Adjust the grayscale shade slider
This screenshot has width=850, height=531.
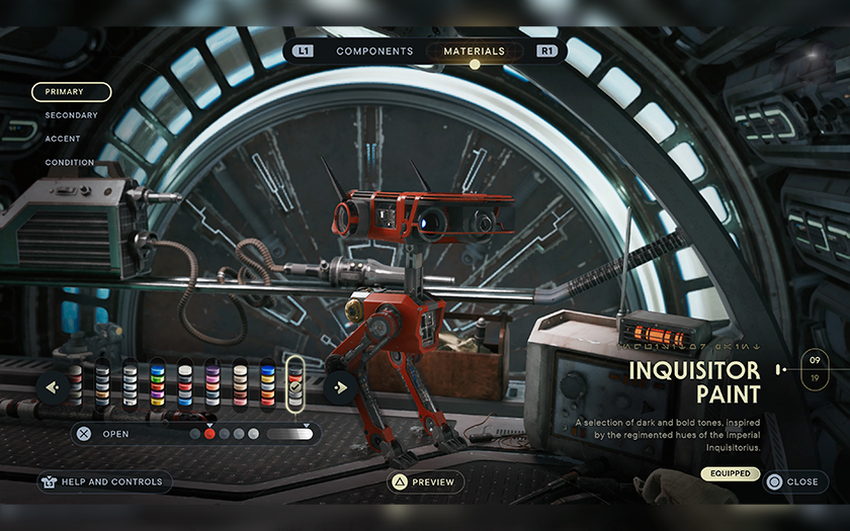click(x=290, y=434)
